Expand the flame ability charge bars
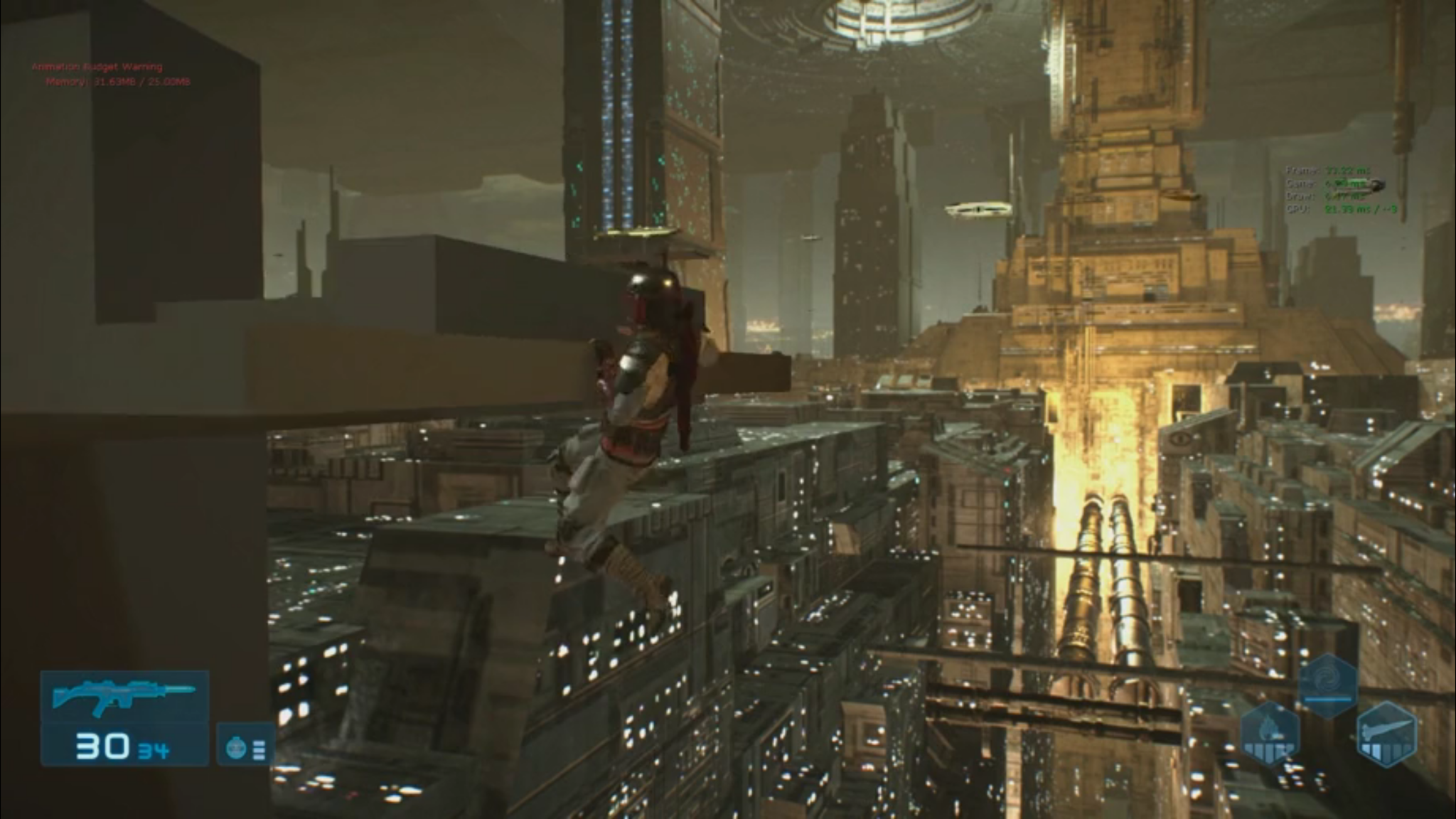Image resolution: width=1456 pixels, height=819 pixels. [1268, 751]
